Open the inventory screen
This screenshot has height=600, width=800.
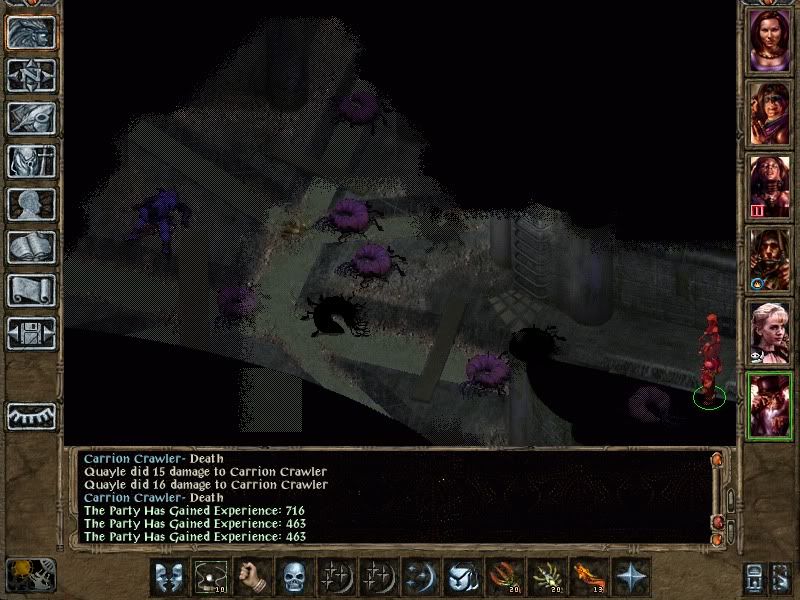tap(31, 161)
